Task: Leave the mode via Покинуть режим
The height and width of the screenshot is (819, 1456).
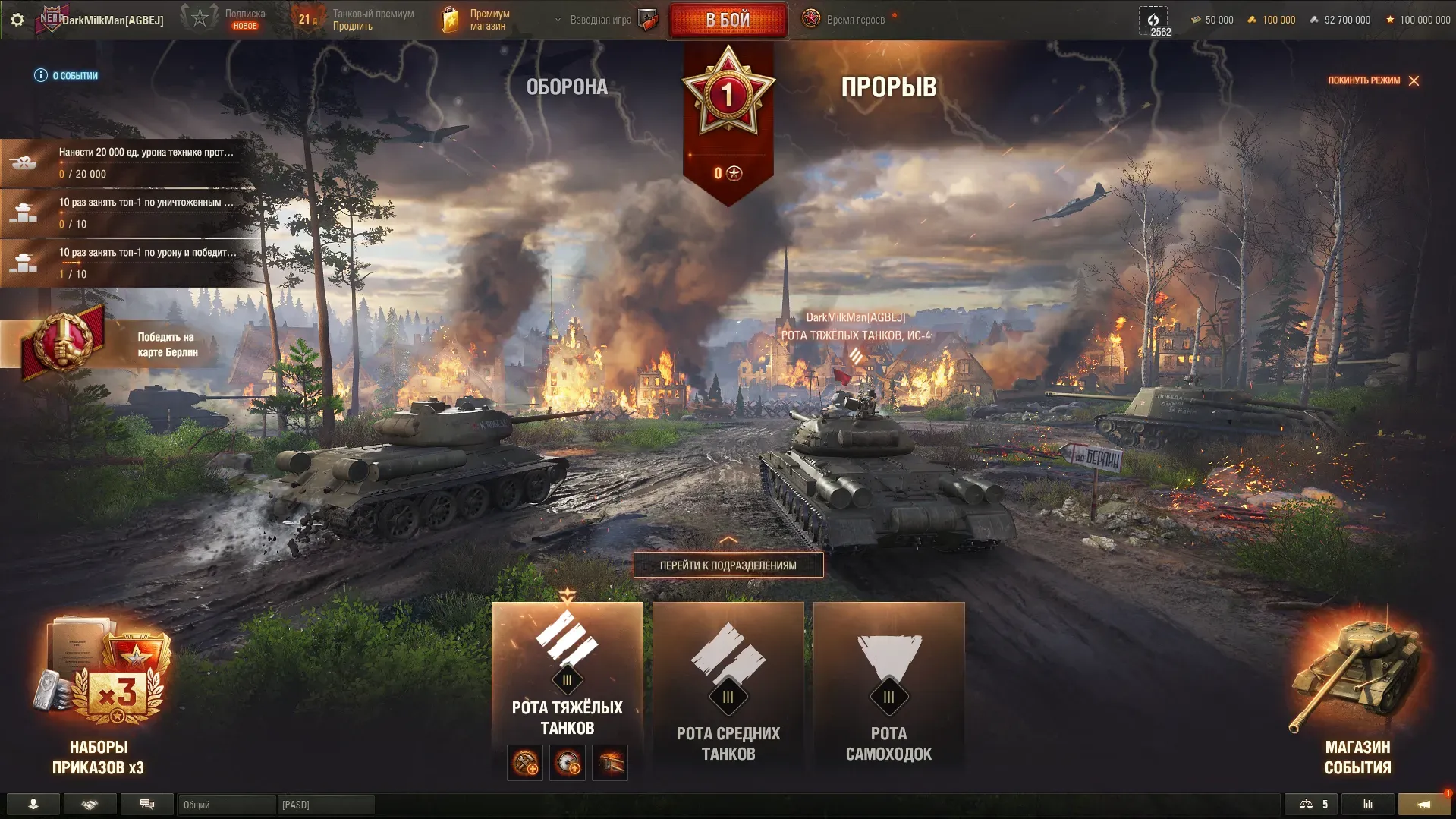Action: tap(1373, 80)
